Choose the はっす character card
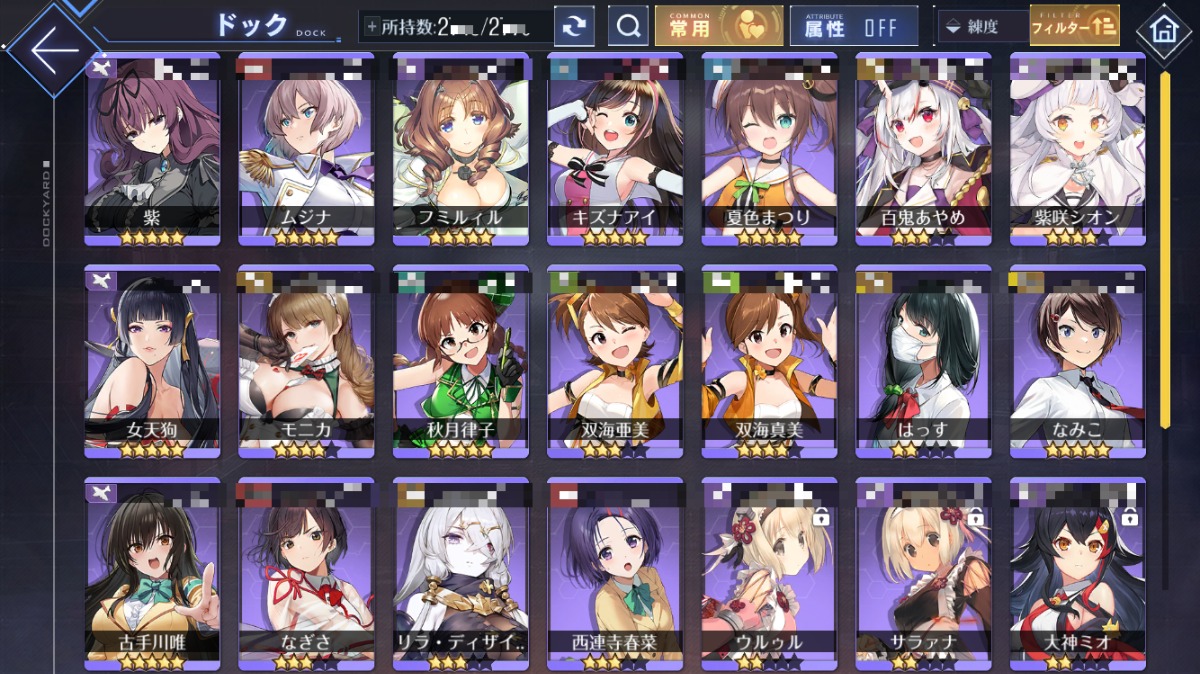The image size is (1200, 674). 922,362
